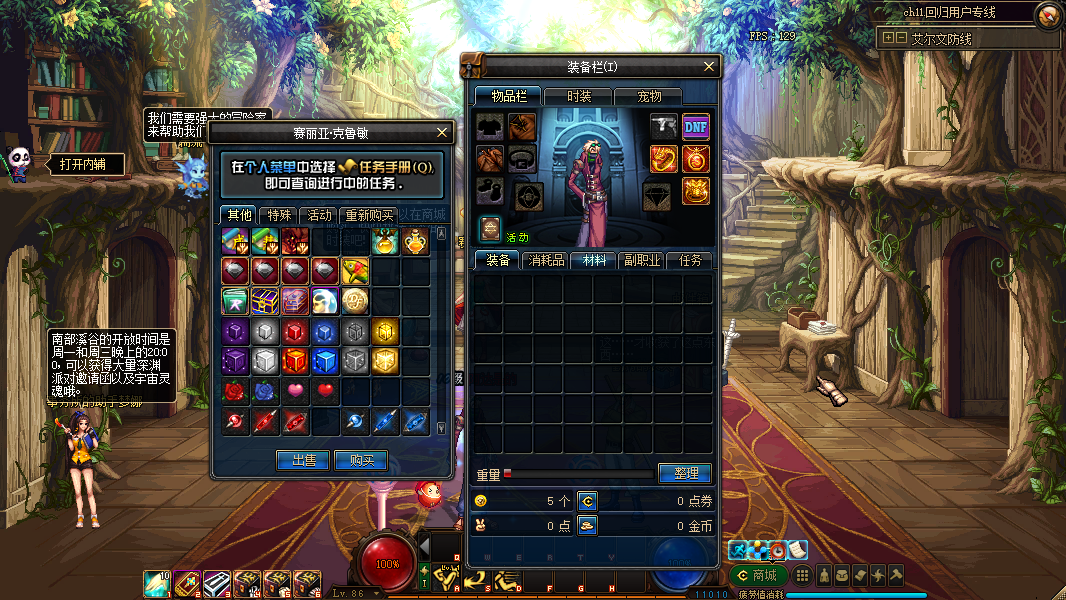The height and width of the screenshot is (600, 1066).
Task: Choose the red rose shop item
Action: [x=234, y=390]
